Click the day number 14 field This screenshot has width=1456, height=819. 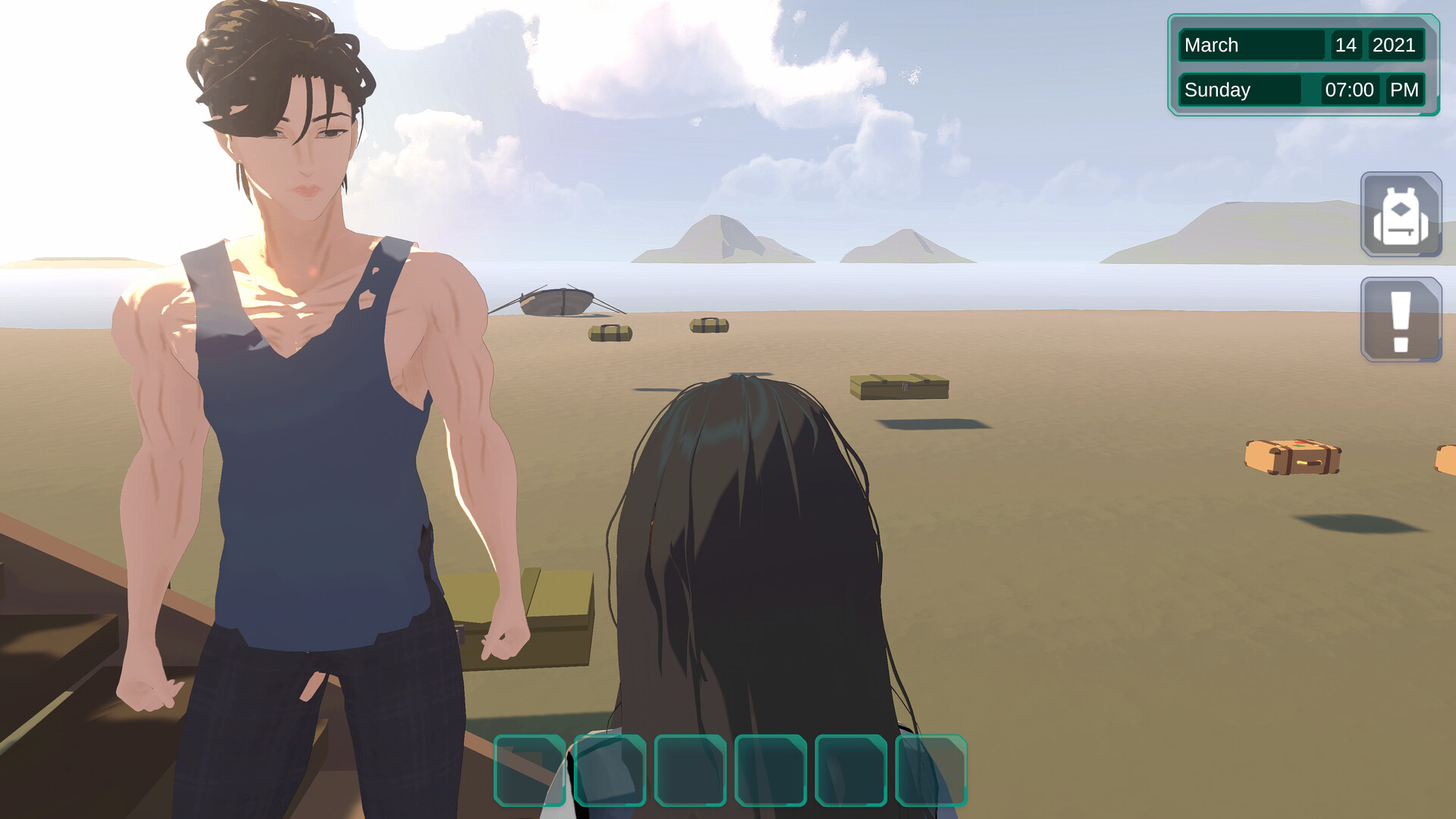(x=1347, y=45)
